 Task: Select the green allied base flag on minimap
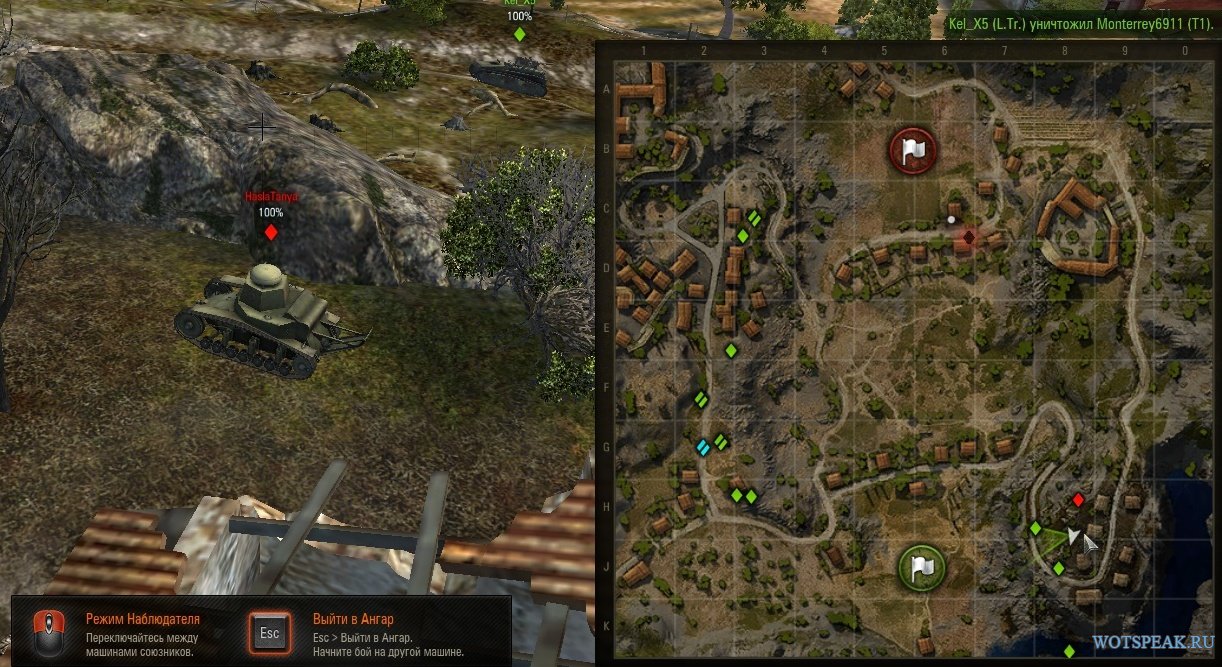[x=921, y=567]
